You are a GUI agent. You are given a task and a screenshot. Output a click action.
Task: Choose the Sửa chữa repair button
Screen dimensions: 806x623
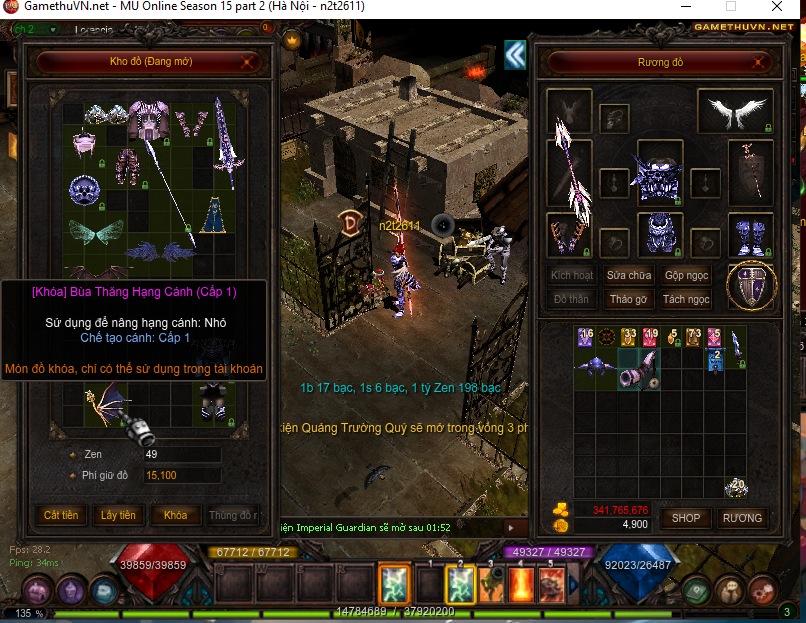tap(629, 275)
